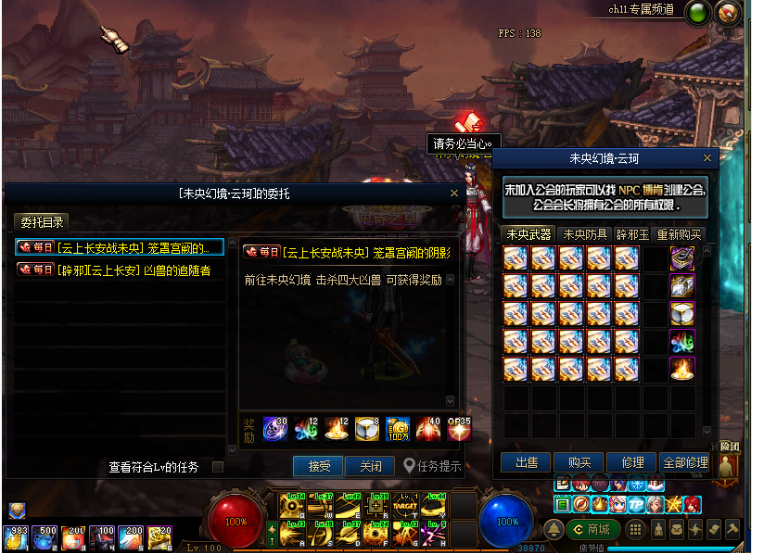Repair everything with 全部修理
This screenshot has width=757, height=553.
[684, 463]
